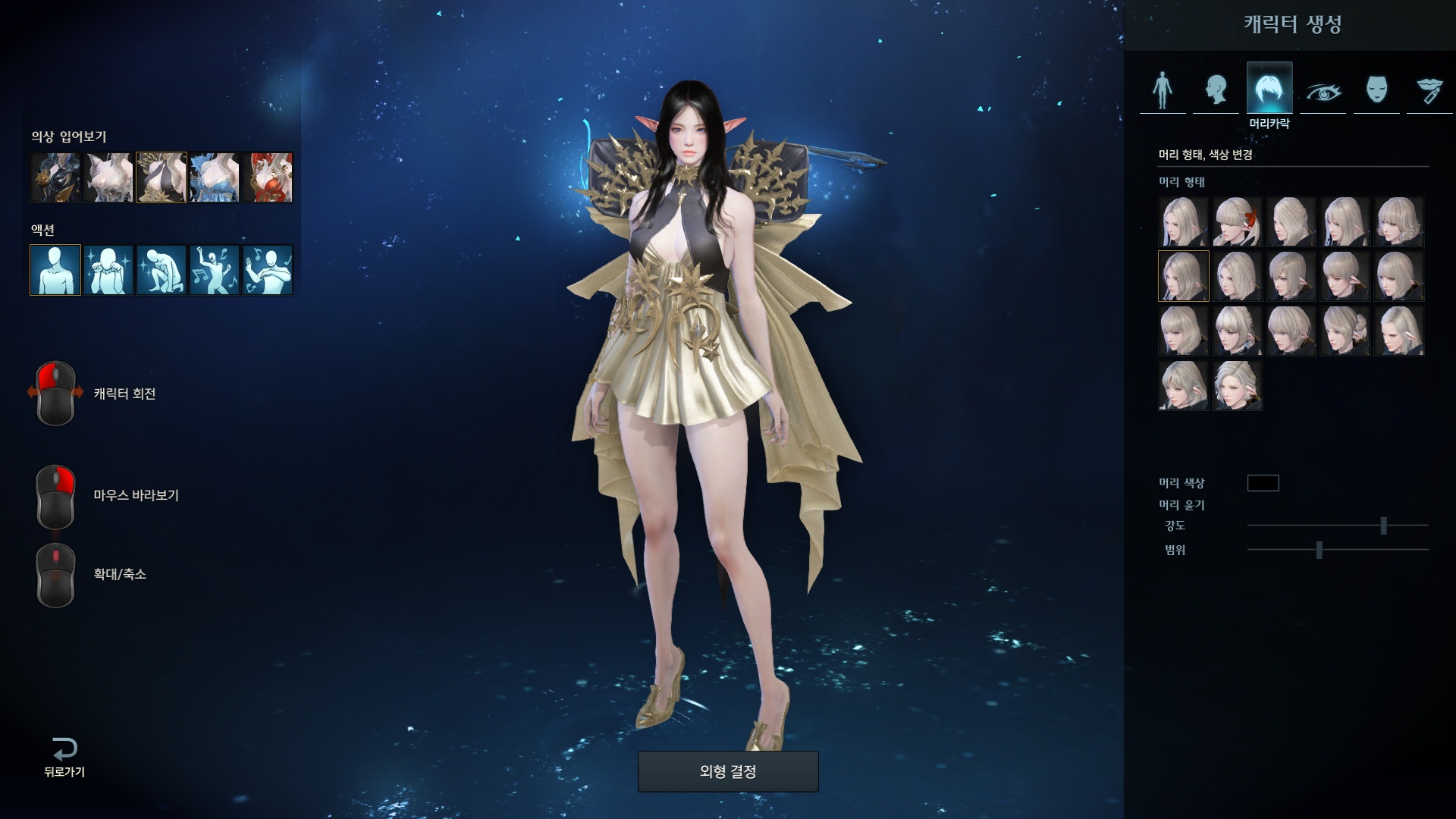Switch to the full-body silhouette tab

1162,89
